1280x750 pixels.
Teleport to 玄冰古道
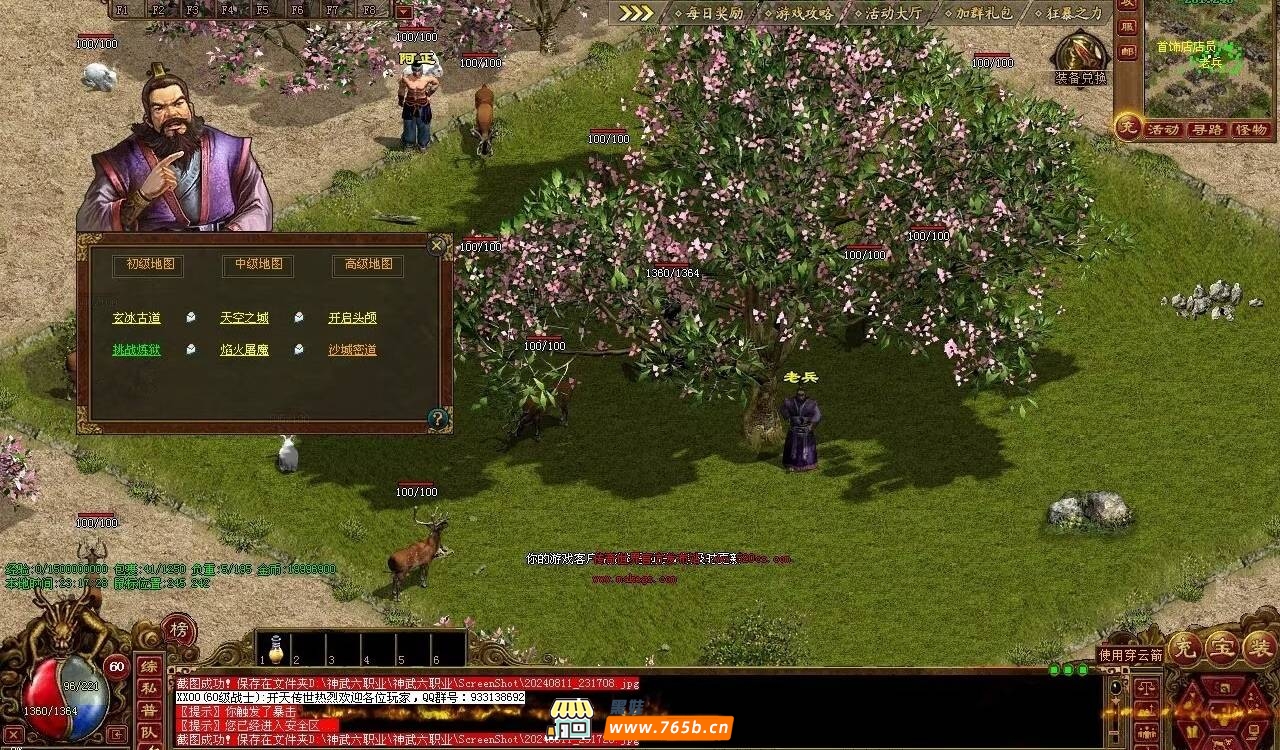(136, 318)
